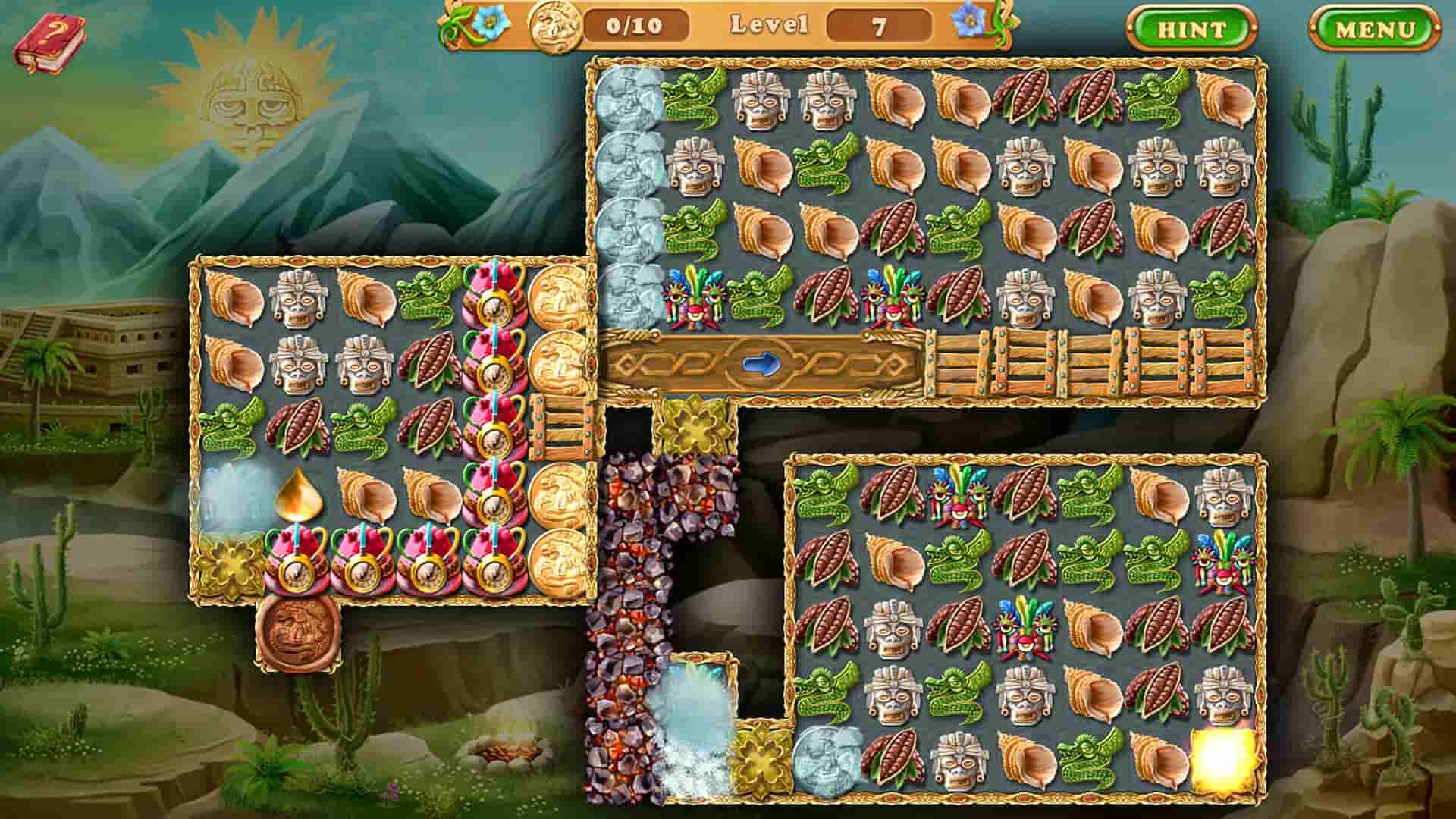The image size is (1456, 819).
Task: Open the help book in the corner
Action: (x=49, y=42)
